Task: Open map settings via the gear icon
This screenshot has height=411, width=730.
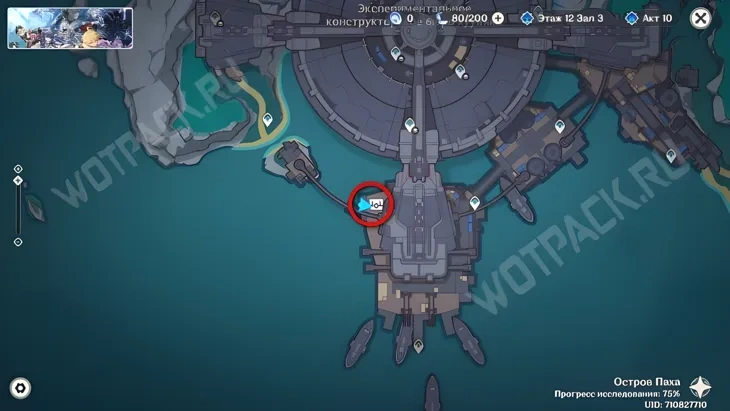Action: pos(19,388)
